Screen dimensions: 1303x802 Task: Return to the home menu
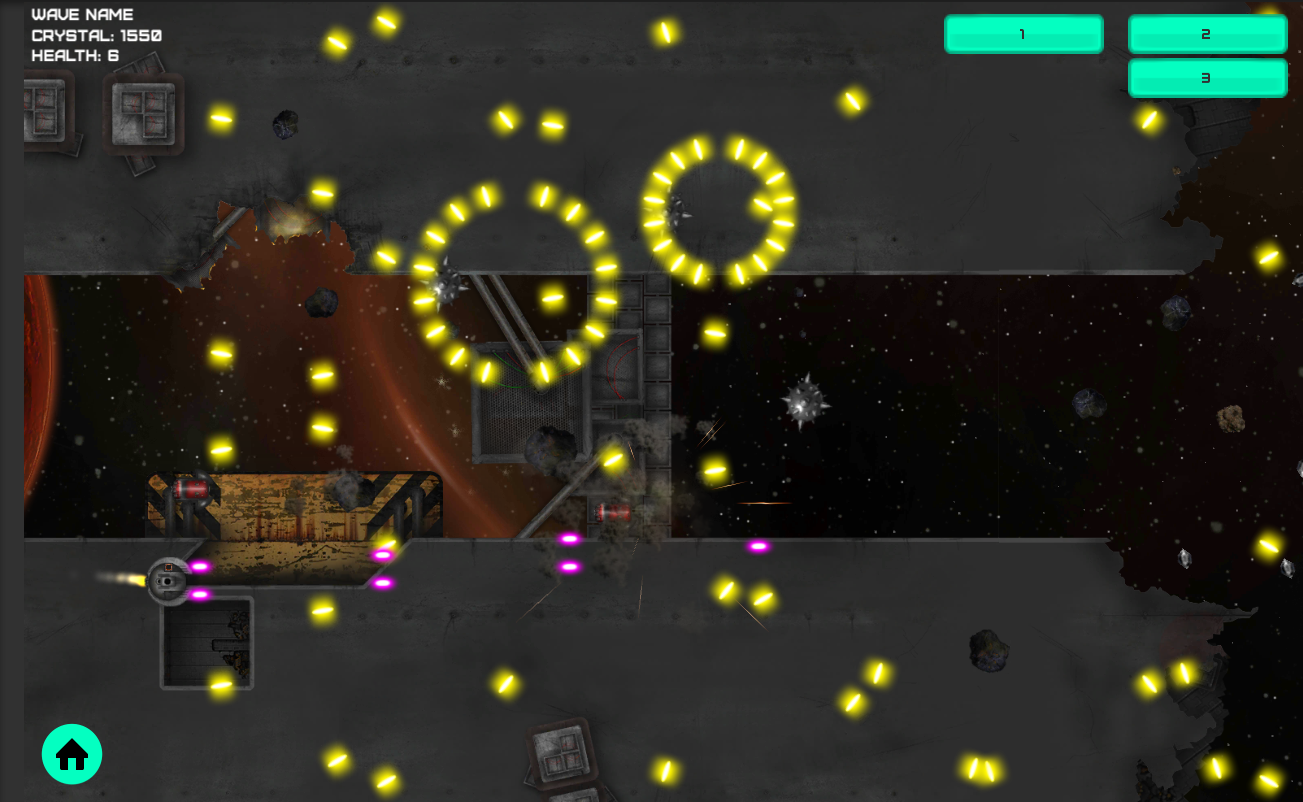click(x=72, y=754)
